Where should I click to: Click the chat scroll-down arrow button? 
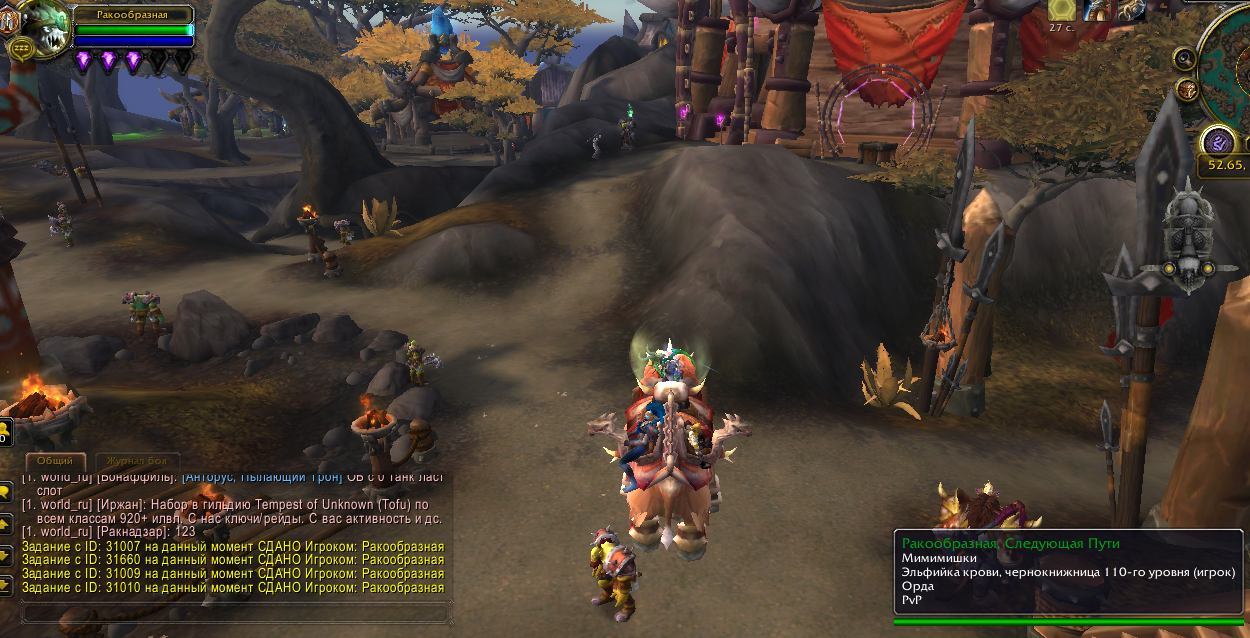(x=5, y=555)
